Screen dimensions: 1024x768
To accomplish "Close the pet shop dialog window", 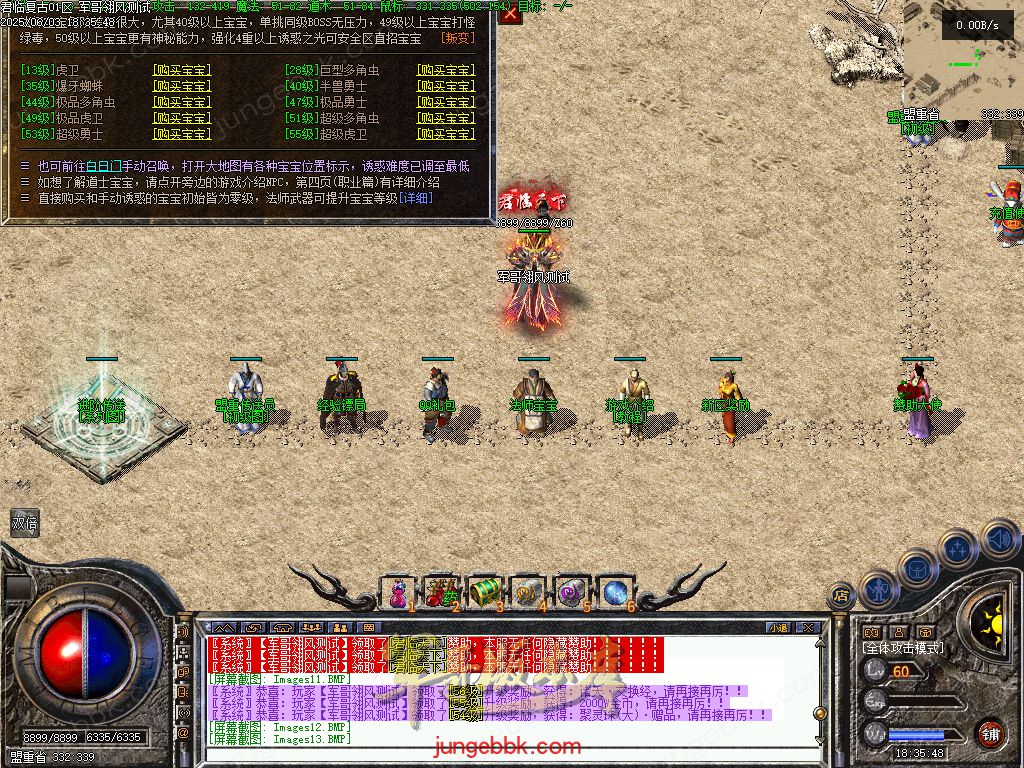I will [x=510, y=14].
